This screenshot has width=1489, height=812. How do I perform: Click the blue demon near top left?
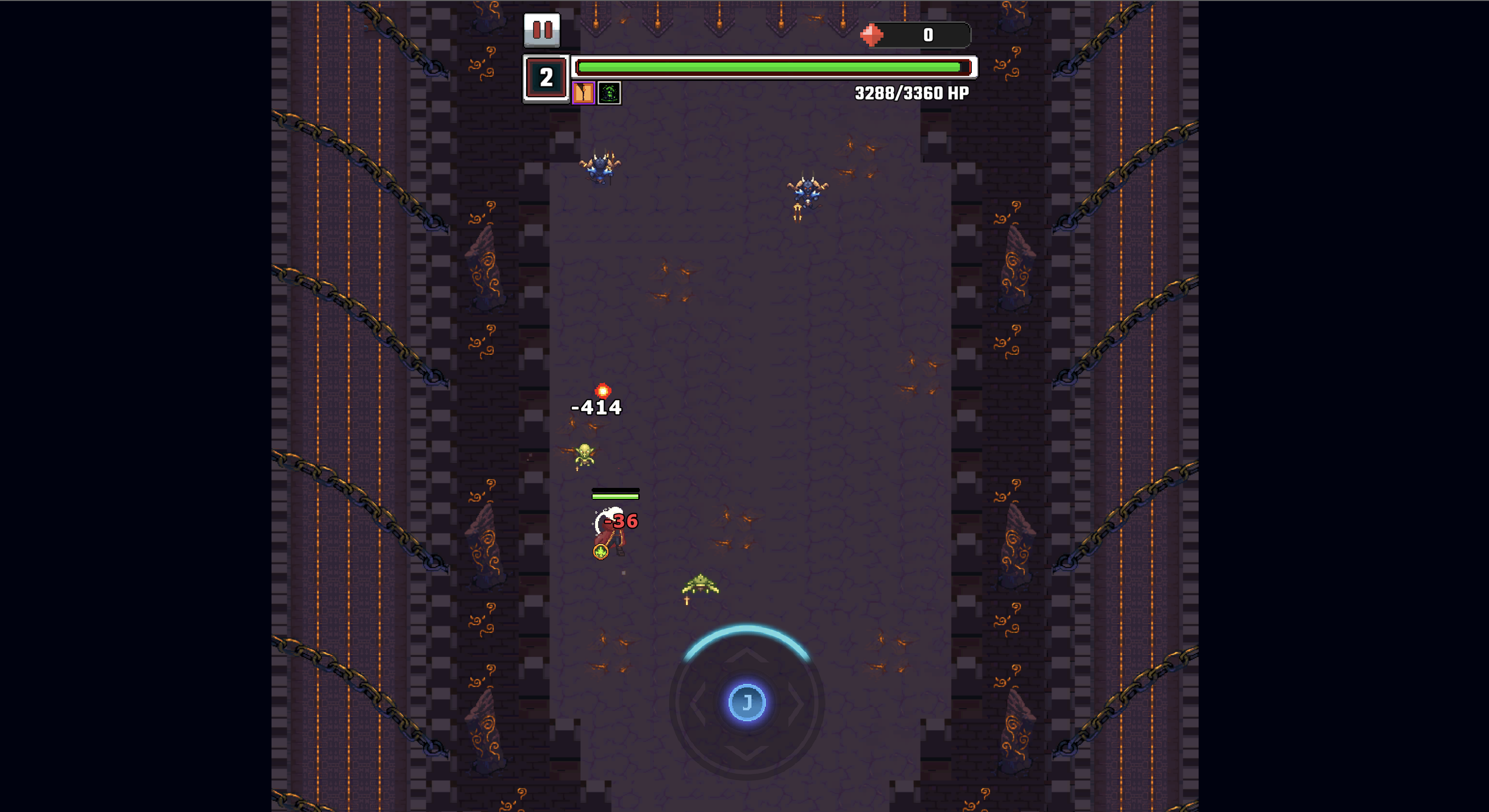[601, 168]
